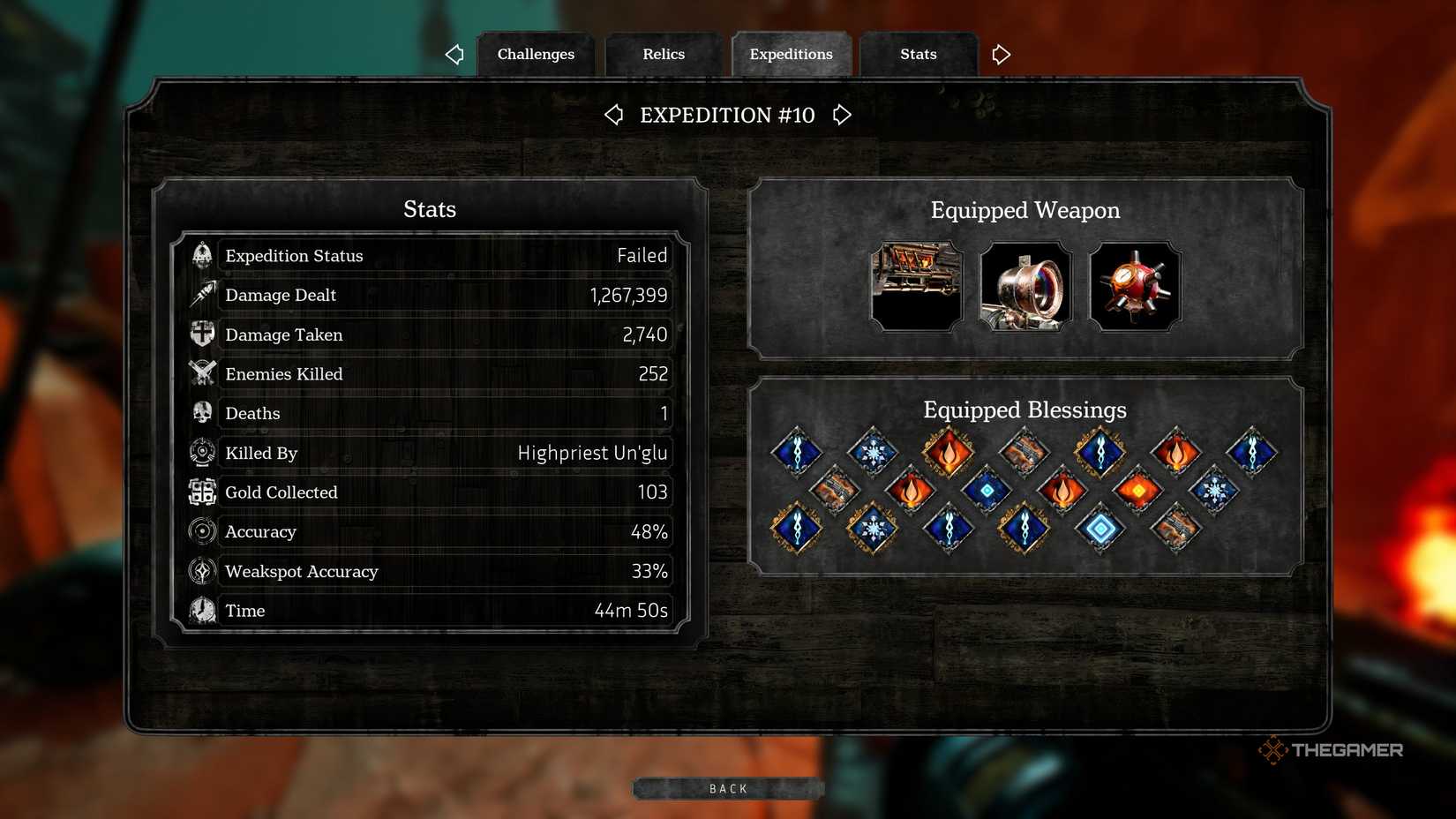Select the Weakspot Accuracy reticle icon
This screenshot has width=1456, height=819.
[202, 571]
